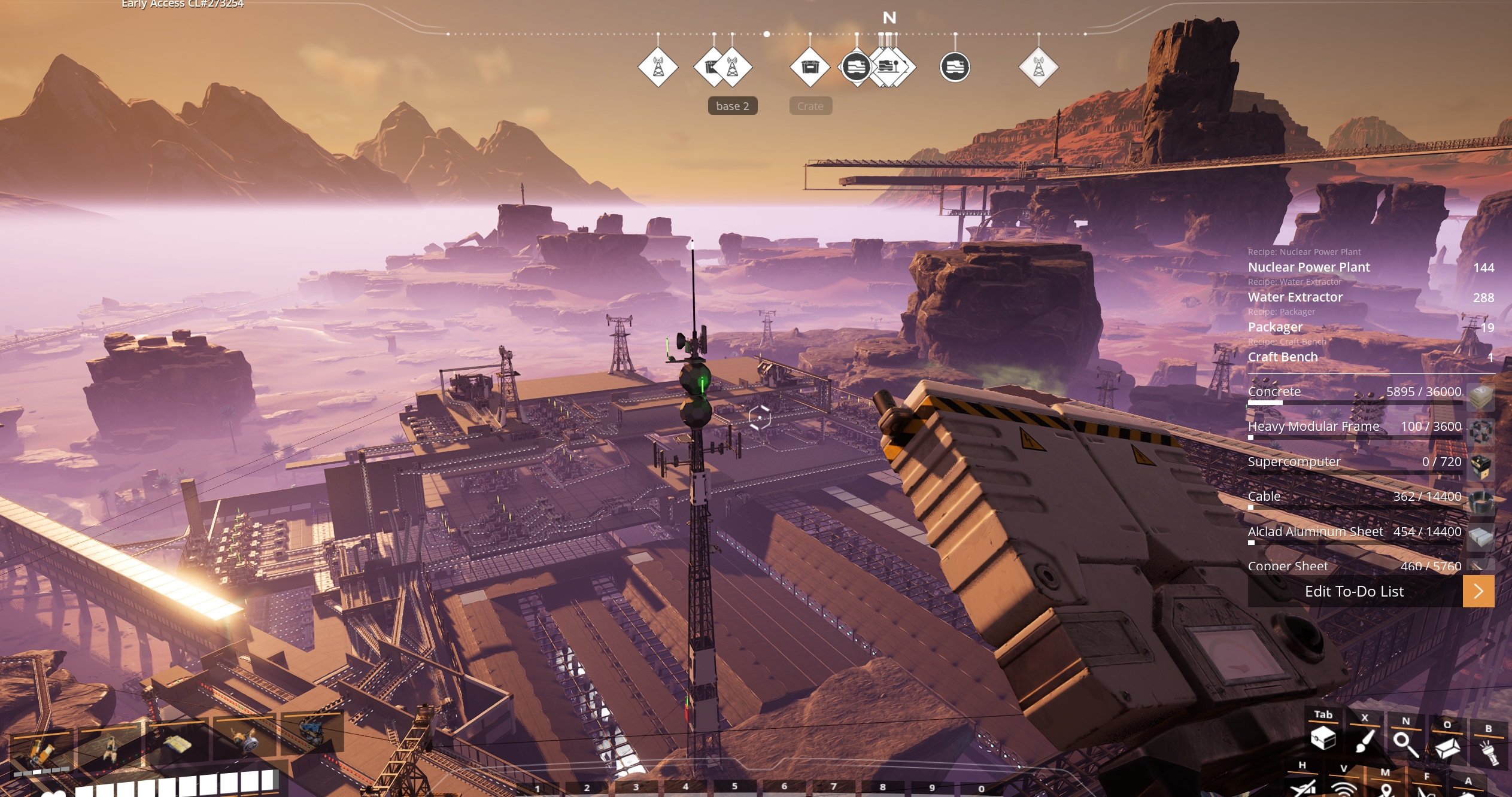Viewport: 1512px width, 797px height.
Task: Select the gas mask equipment slot
Action: pos(245,742)
